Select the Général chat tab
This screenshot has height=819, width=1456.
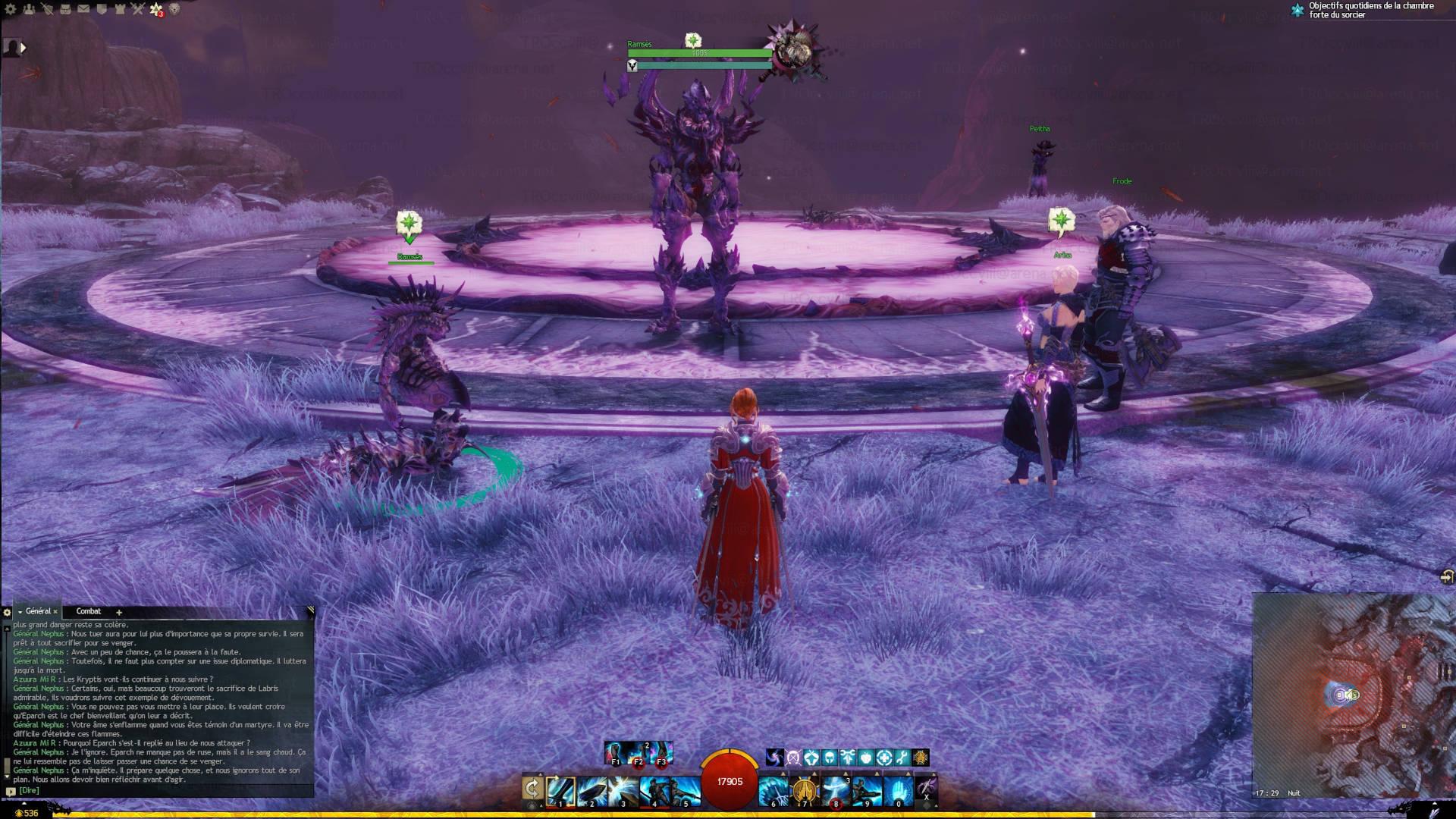tap(38, 611)
